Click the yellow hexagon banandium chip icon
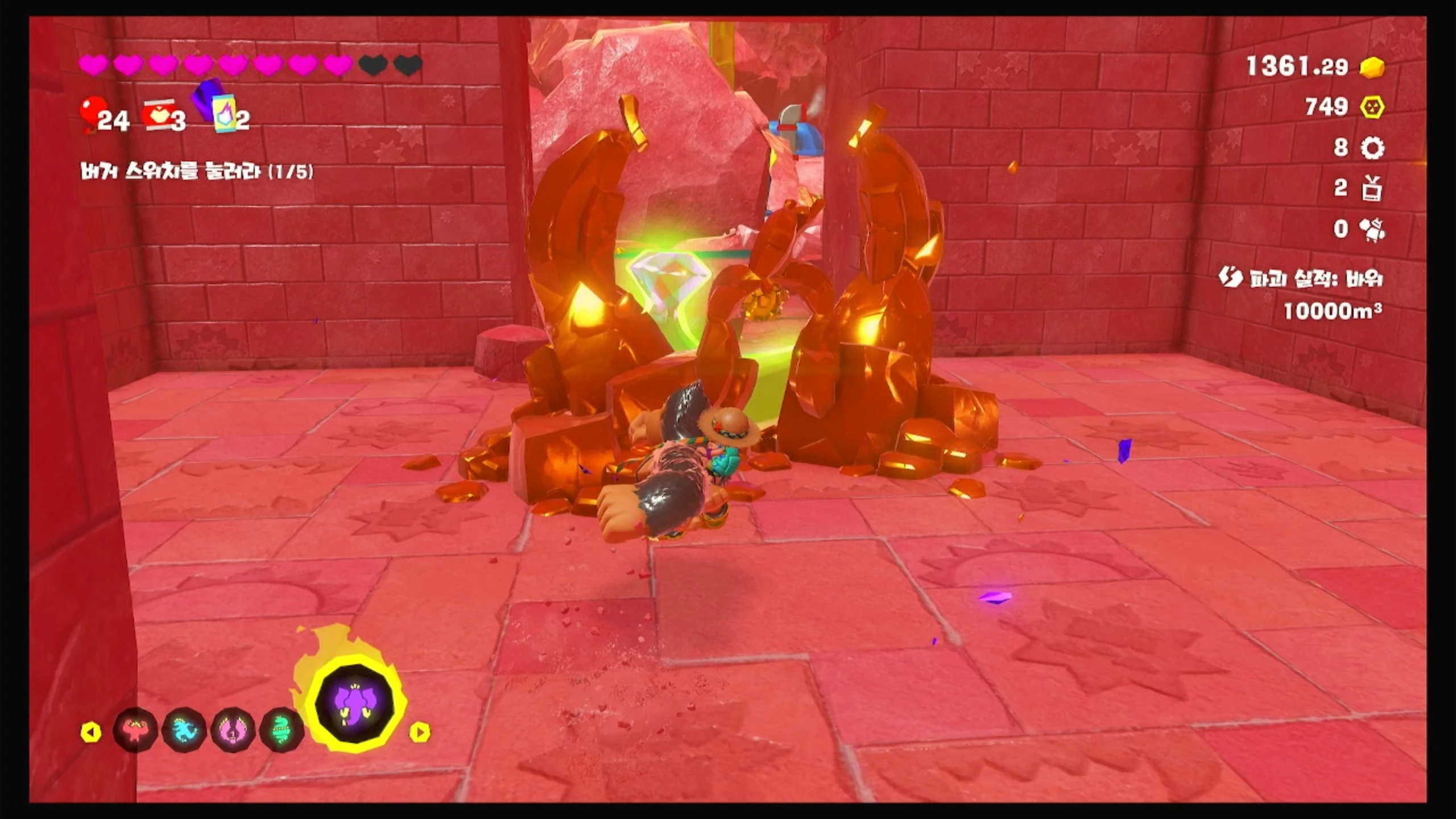The height and width of the screenshot is (819, 1456). click(x=1372, y=107)
